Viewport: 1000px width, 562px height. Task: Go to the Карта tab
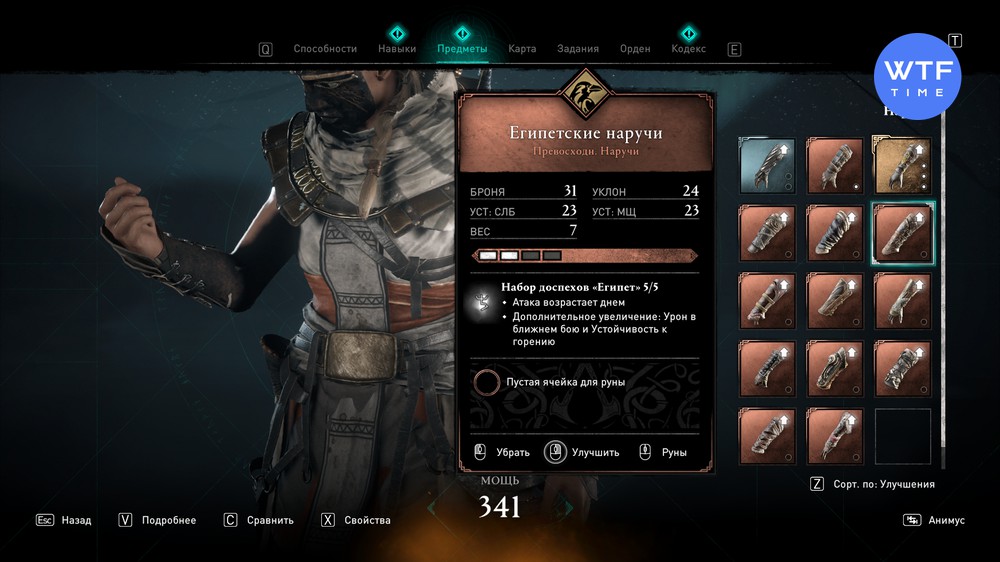click(x=522, y=49)
